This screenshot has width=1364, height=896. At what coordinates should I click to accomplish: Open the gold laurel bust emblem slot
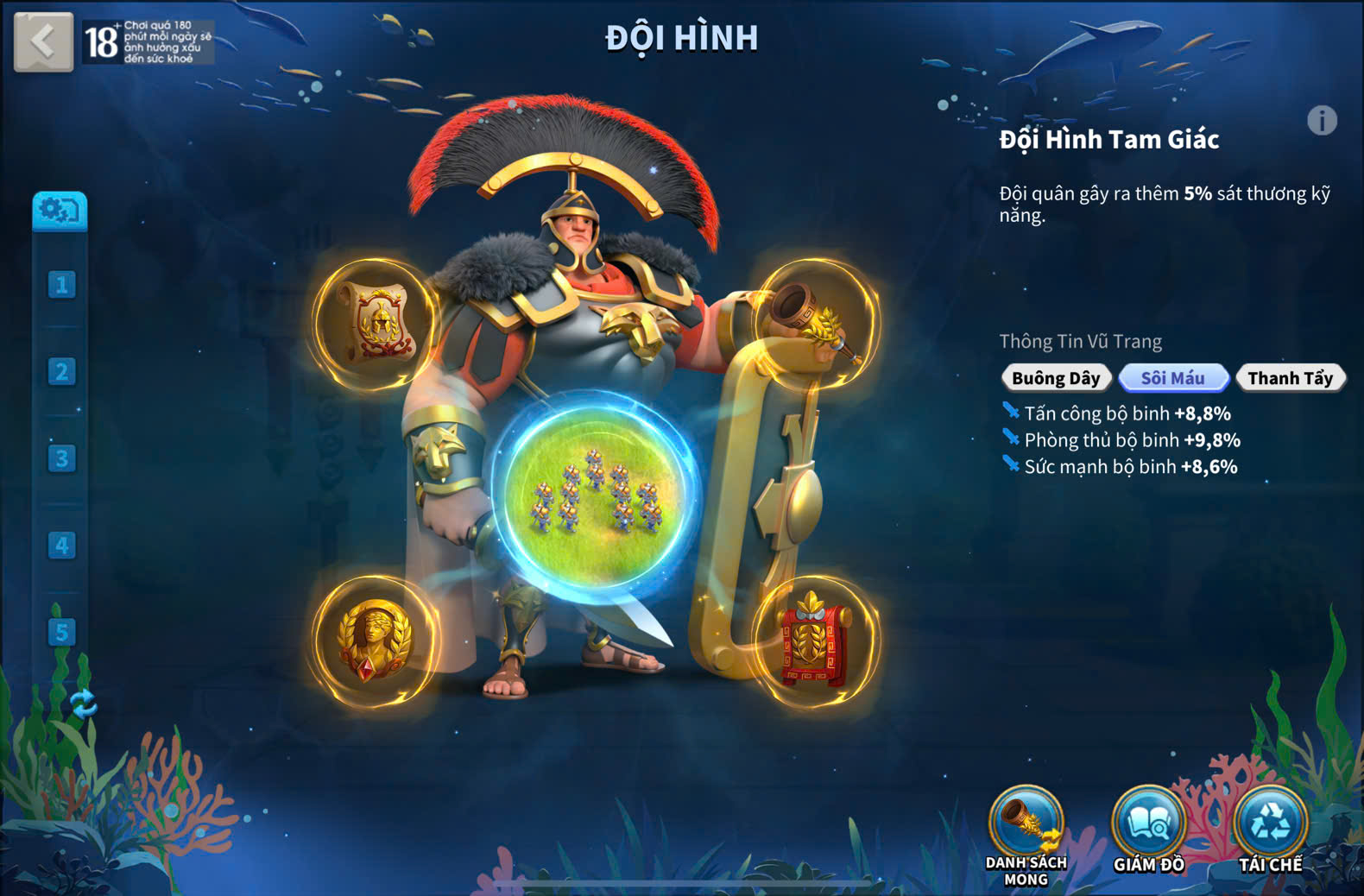(x=375, y=640)
